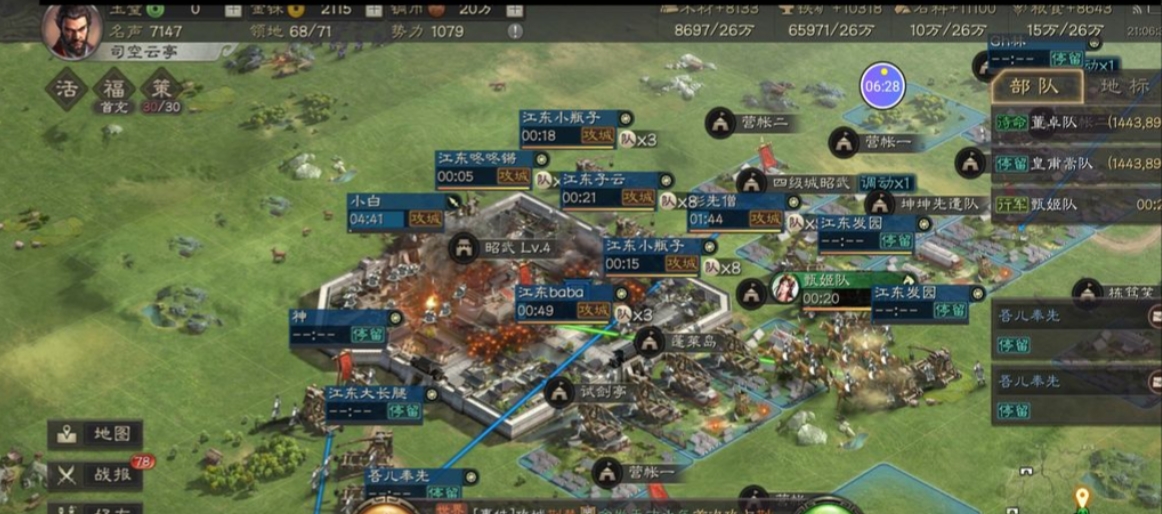The height and width of the screenshot is (514, 1162).
Task: Open the 地图 map button
Action: point(95,435)
